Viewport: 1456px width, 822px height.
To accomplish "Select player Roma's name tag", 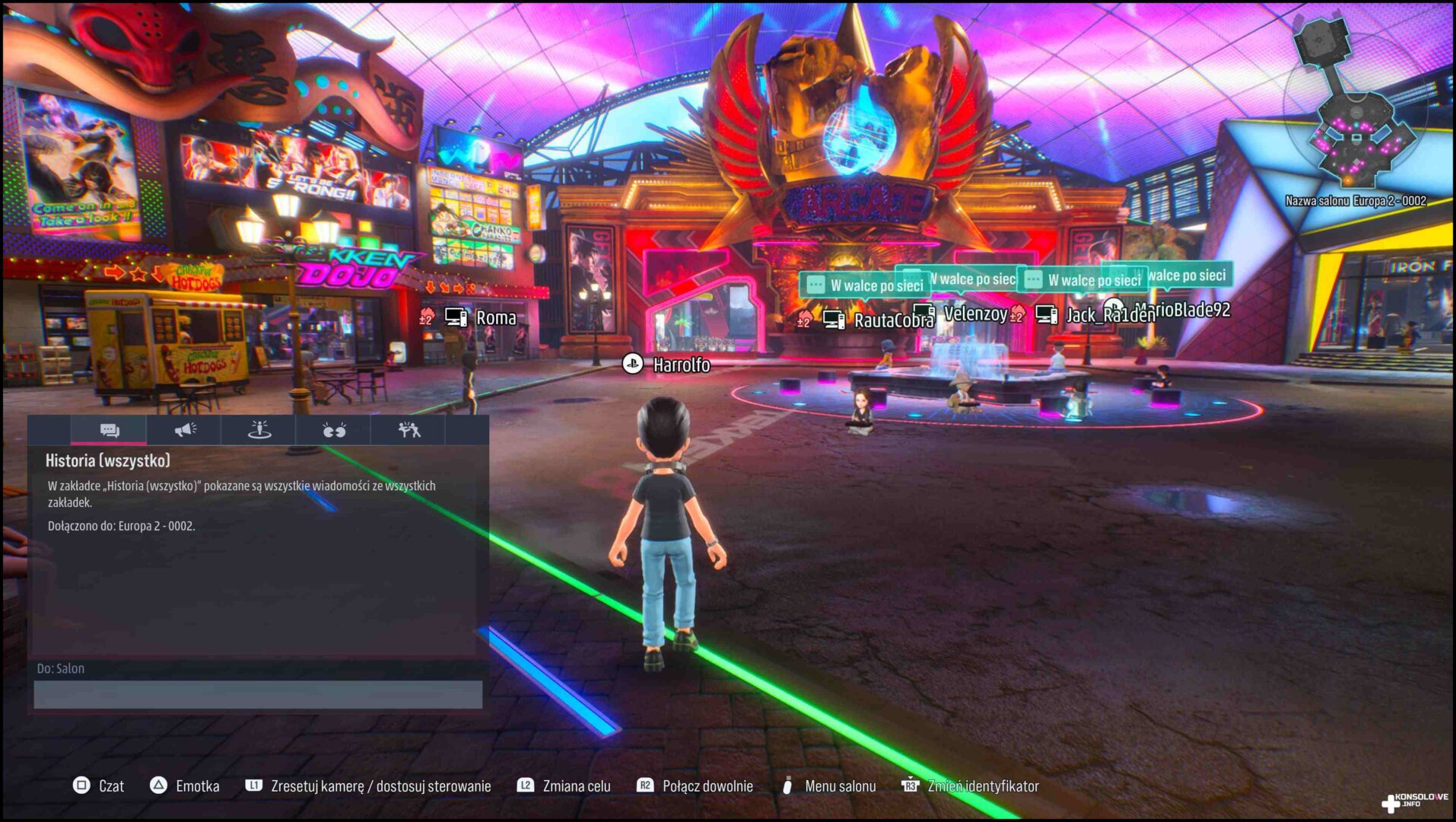I will pos(495,318).
